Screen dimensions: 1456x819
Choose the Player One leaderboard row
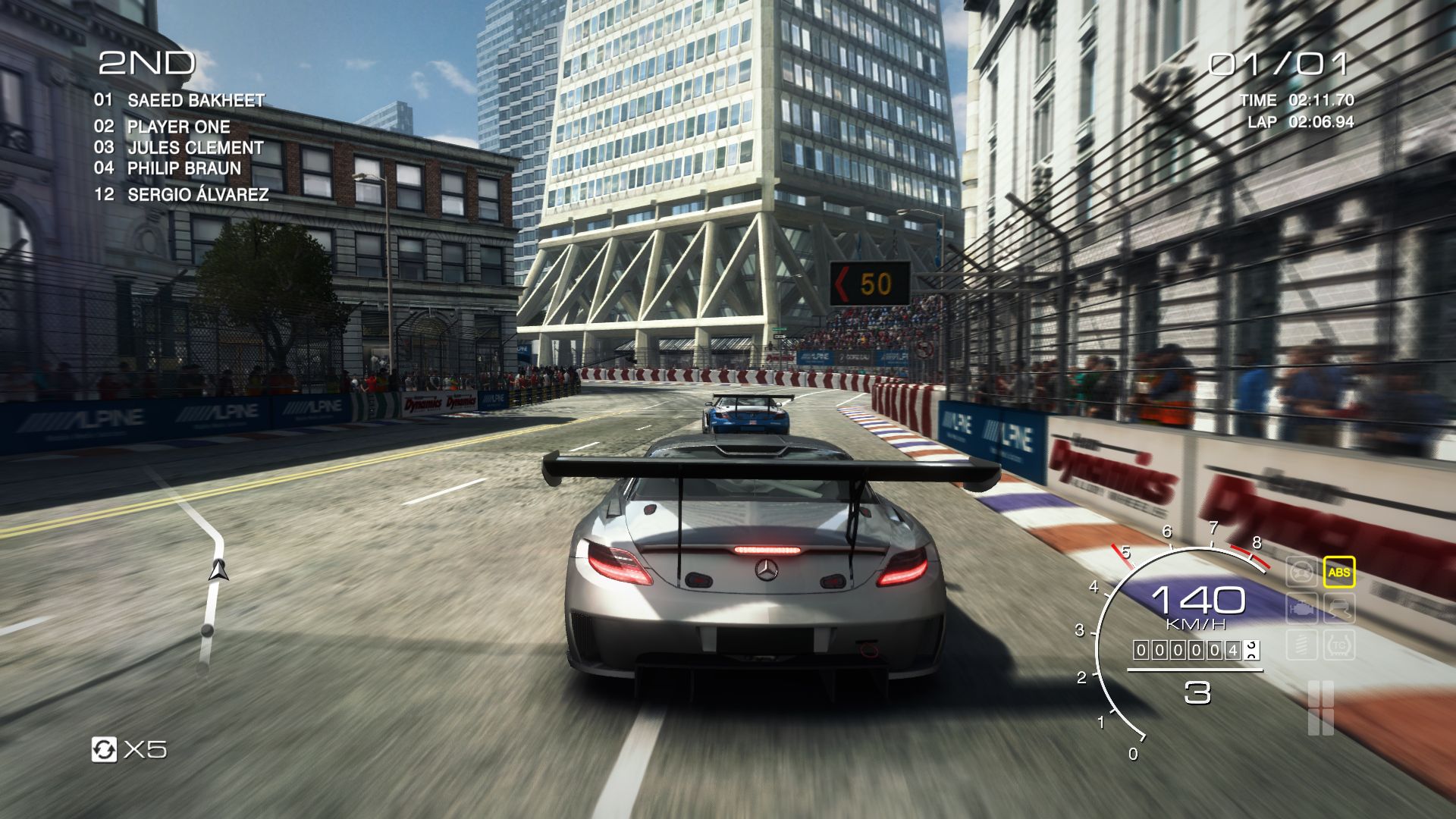tap(178, 127)
